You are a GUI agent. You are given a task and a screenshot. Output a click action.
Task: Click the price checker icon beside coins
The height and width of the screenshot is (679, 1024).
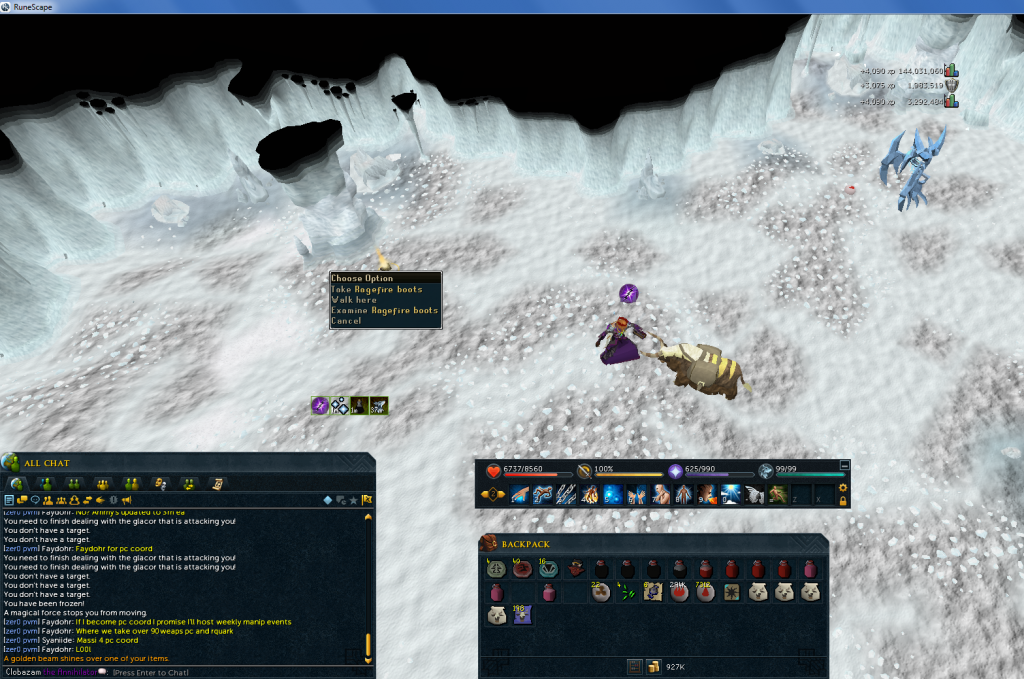click(x=634, y=666)
